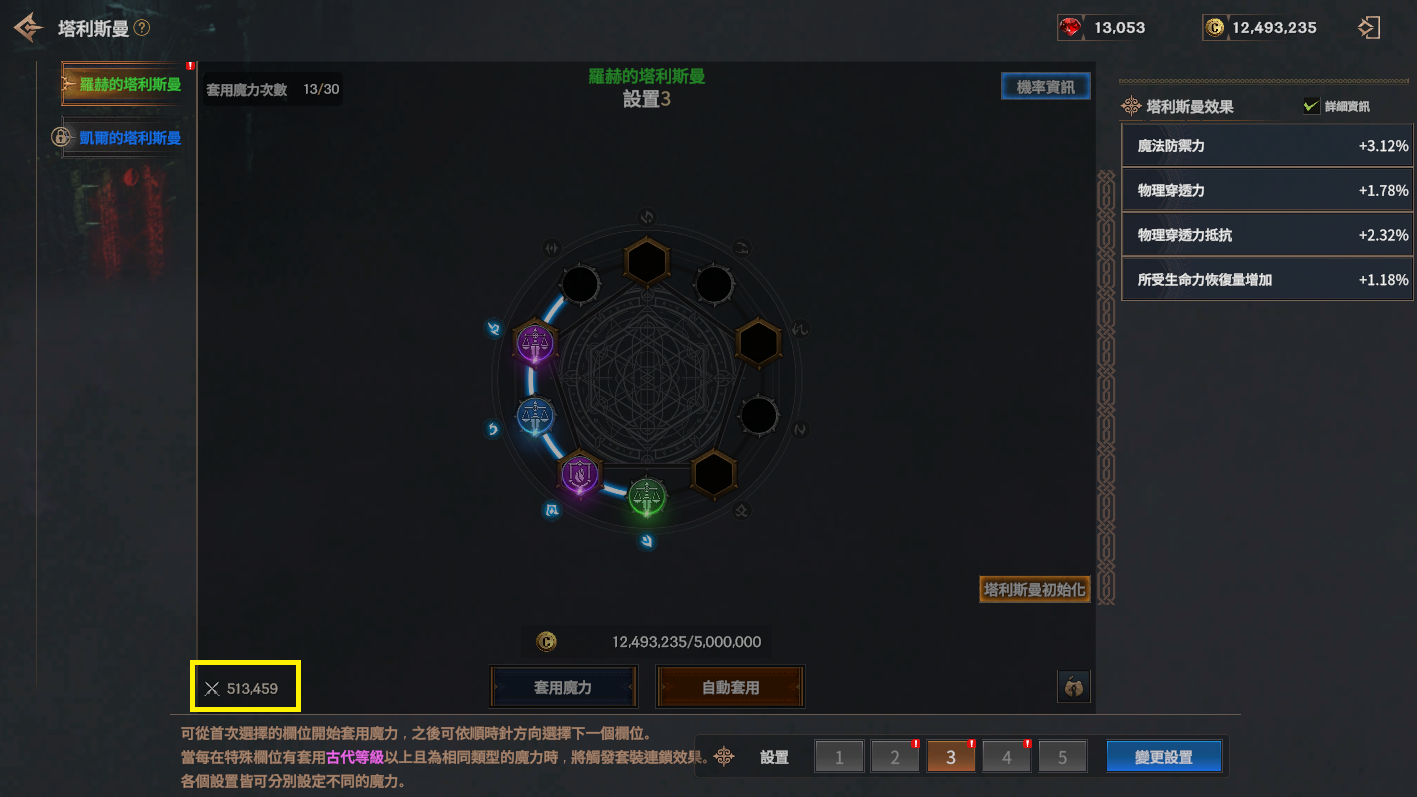Click the bag icon in bottom-right corner
The image size is (1417, 797).
[1073, 687]
